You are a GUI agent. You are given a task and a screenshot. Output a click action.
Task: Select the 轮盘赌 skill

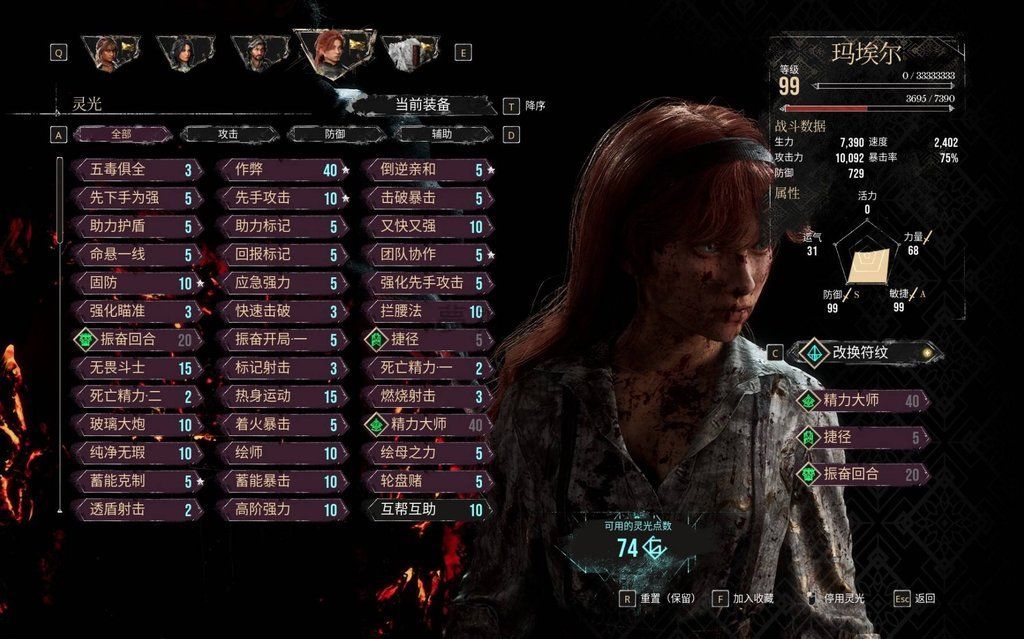coord(425,481)
